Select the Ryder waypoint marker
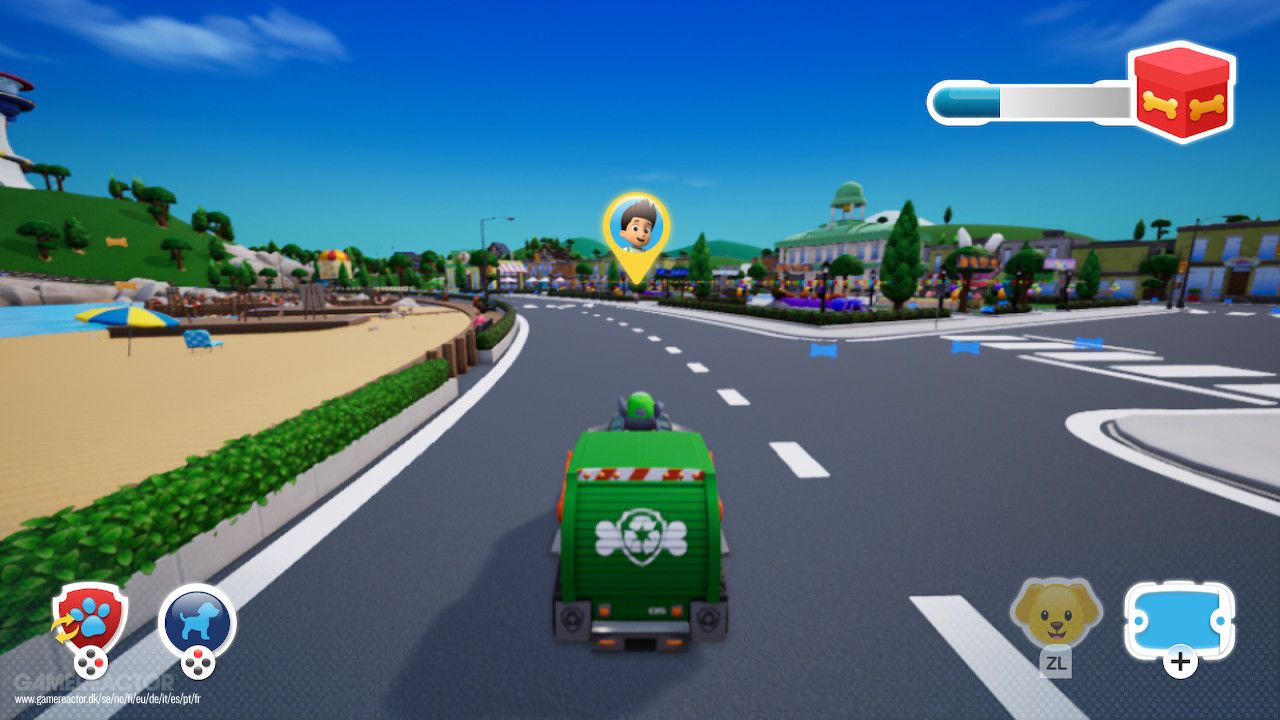Screen dimensions: 1280x720 [634, 228]
